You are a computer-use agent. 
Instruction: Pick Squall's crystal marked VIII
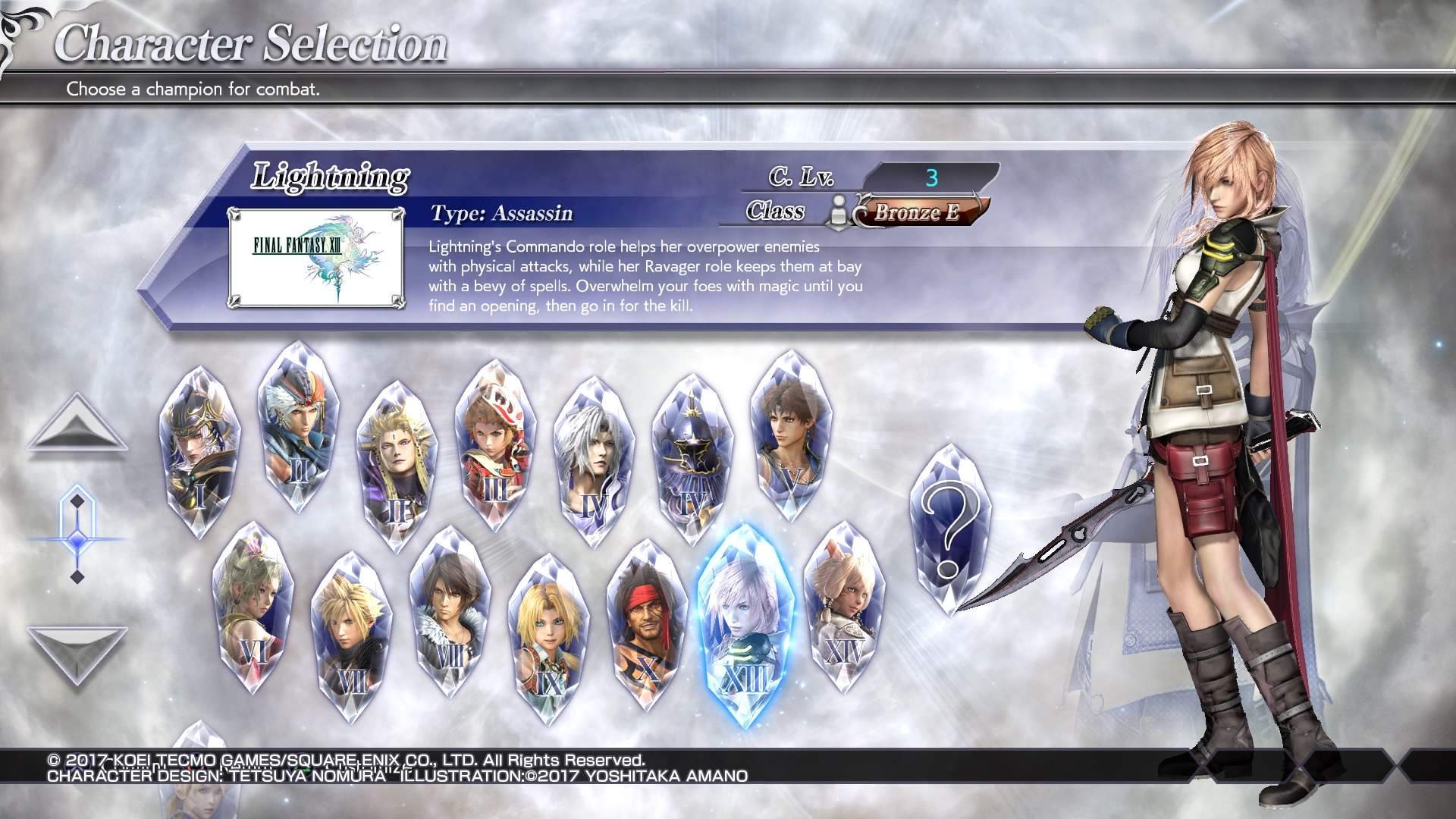[x=450, y=614]
